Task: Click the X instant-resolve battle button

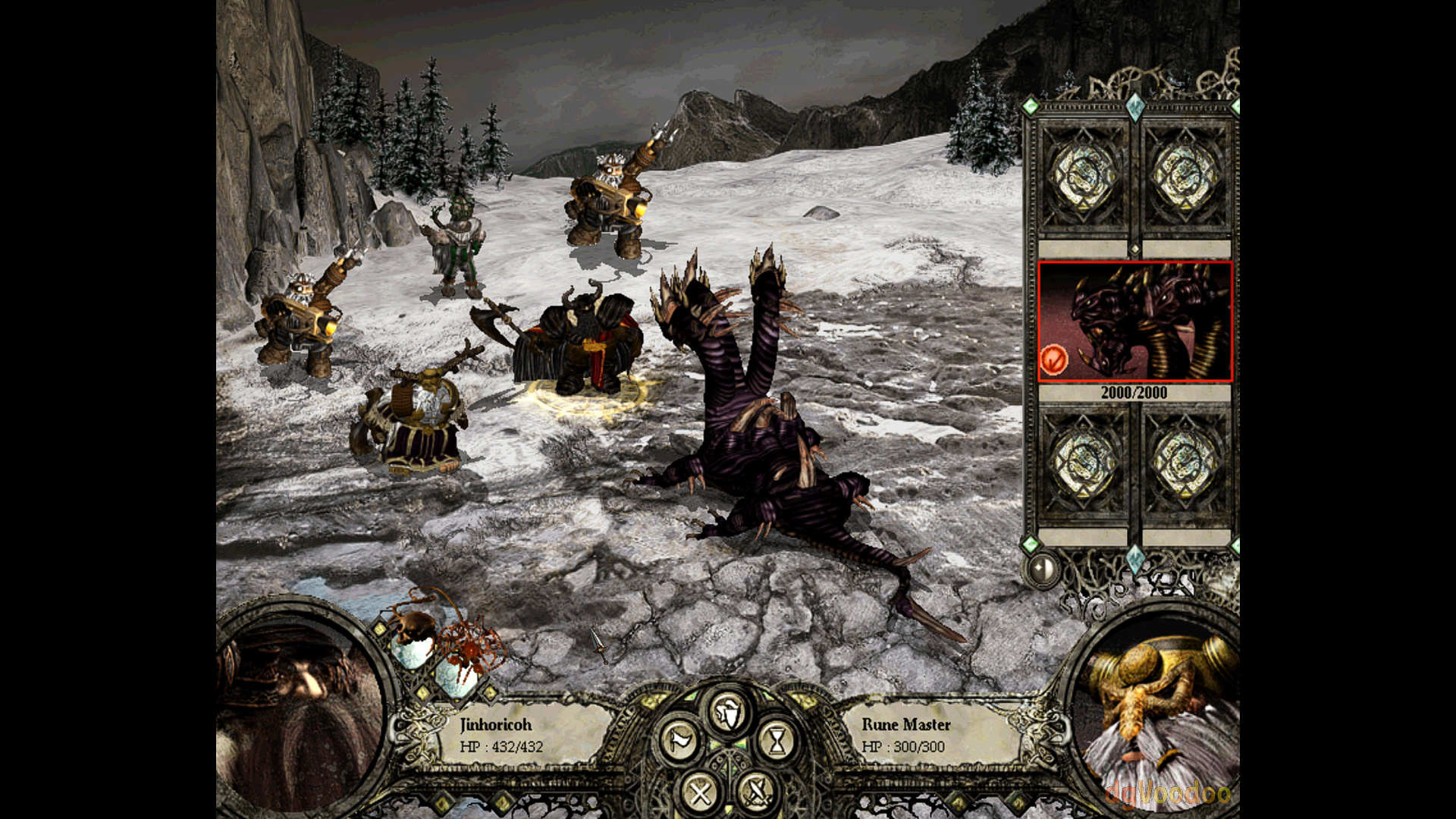Action: click(x=699, y=793)
